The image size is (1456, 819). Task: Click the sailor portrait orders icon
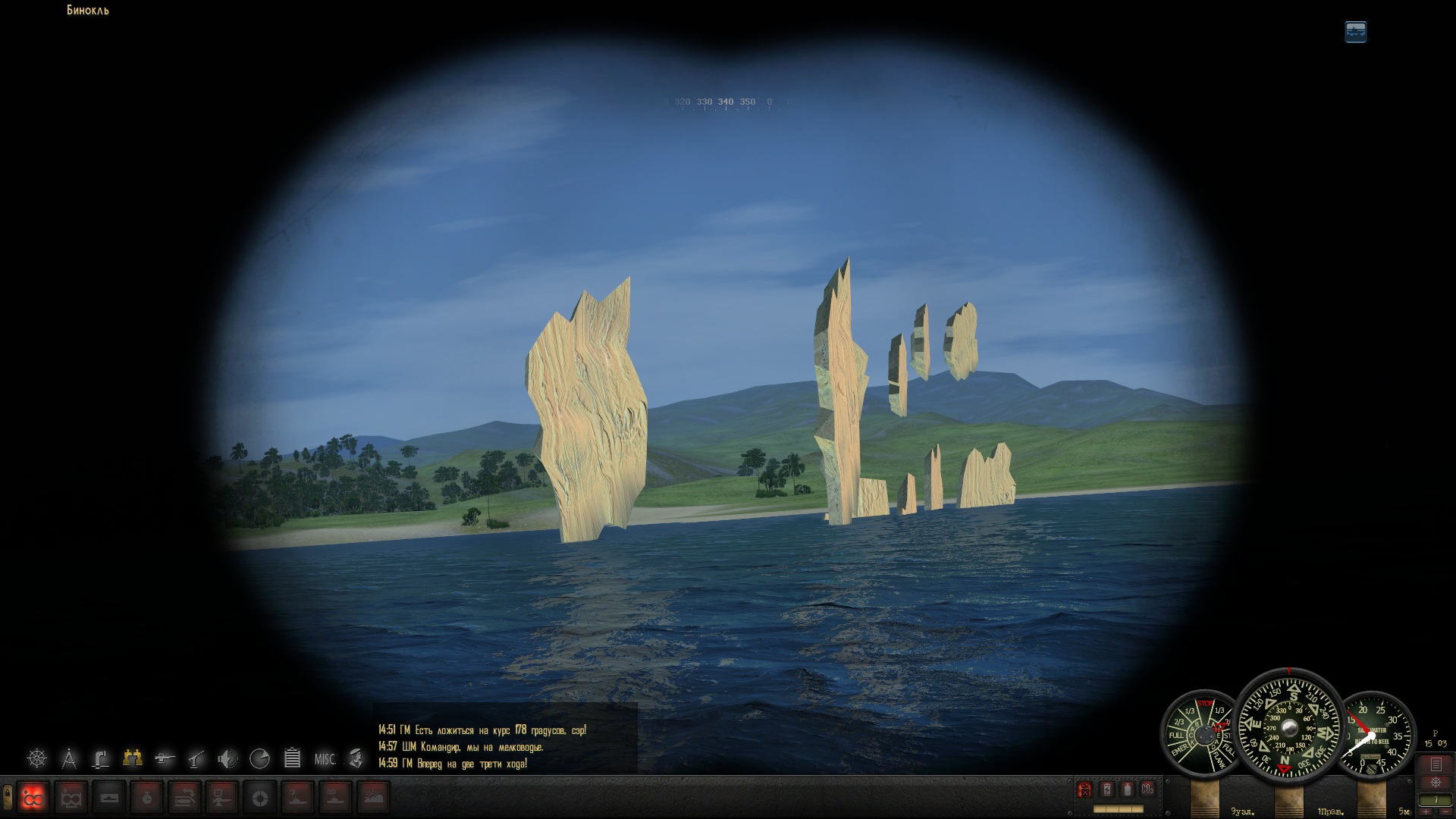[356, 758]
